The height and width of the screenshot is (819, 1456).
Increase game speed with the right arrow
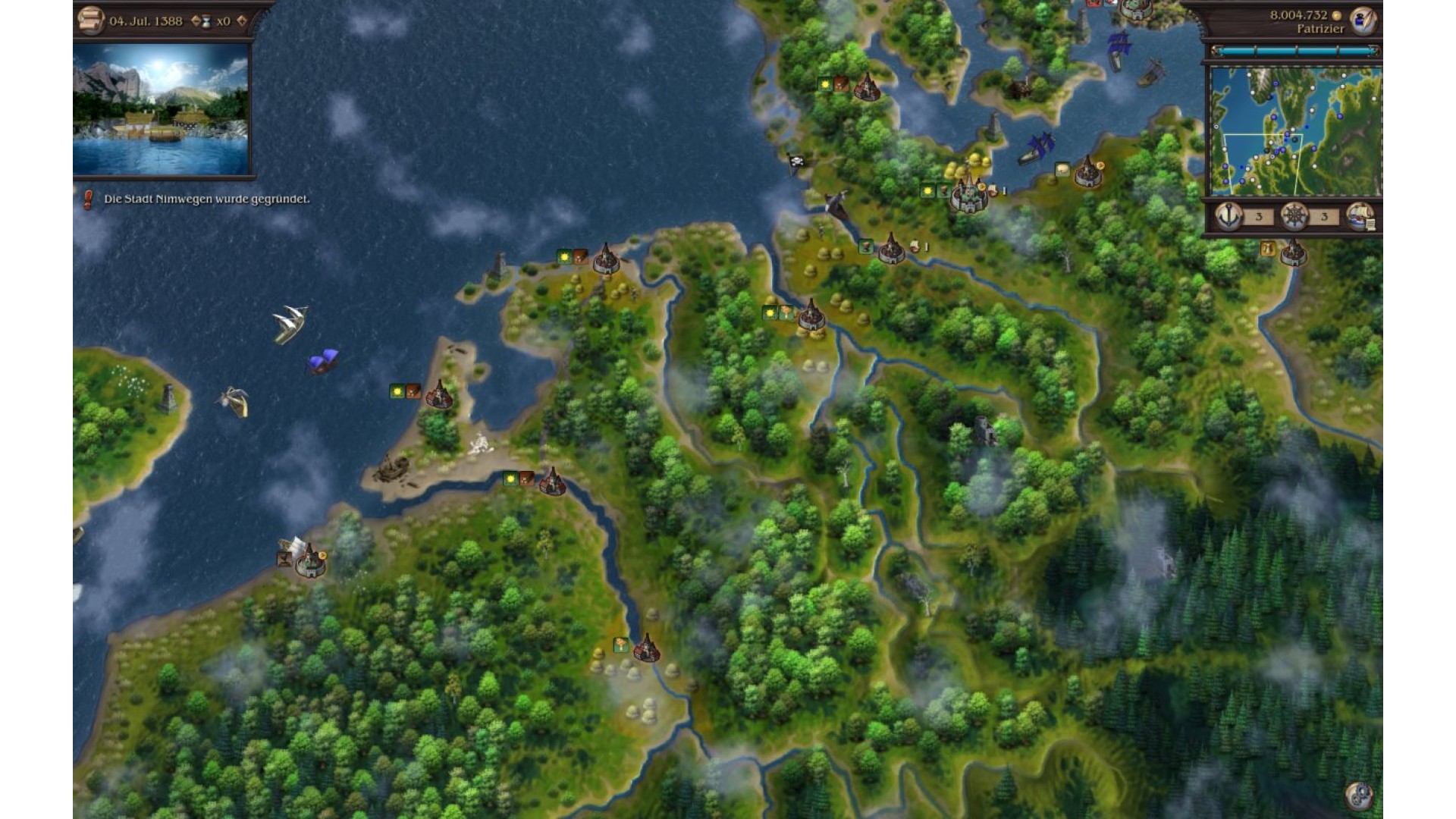(243, 22)
